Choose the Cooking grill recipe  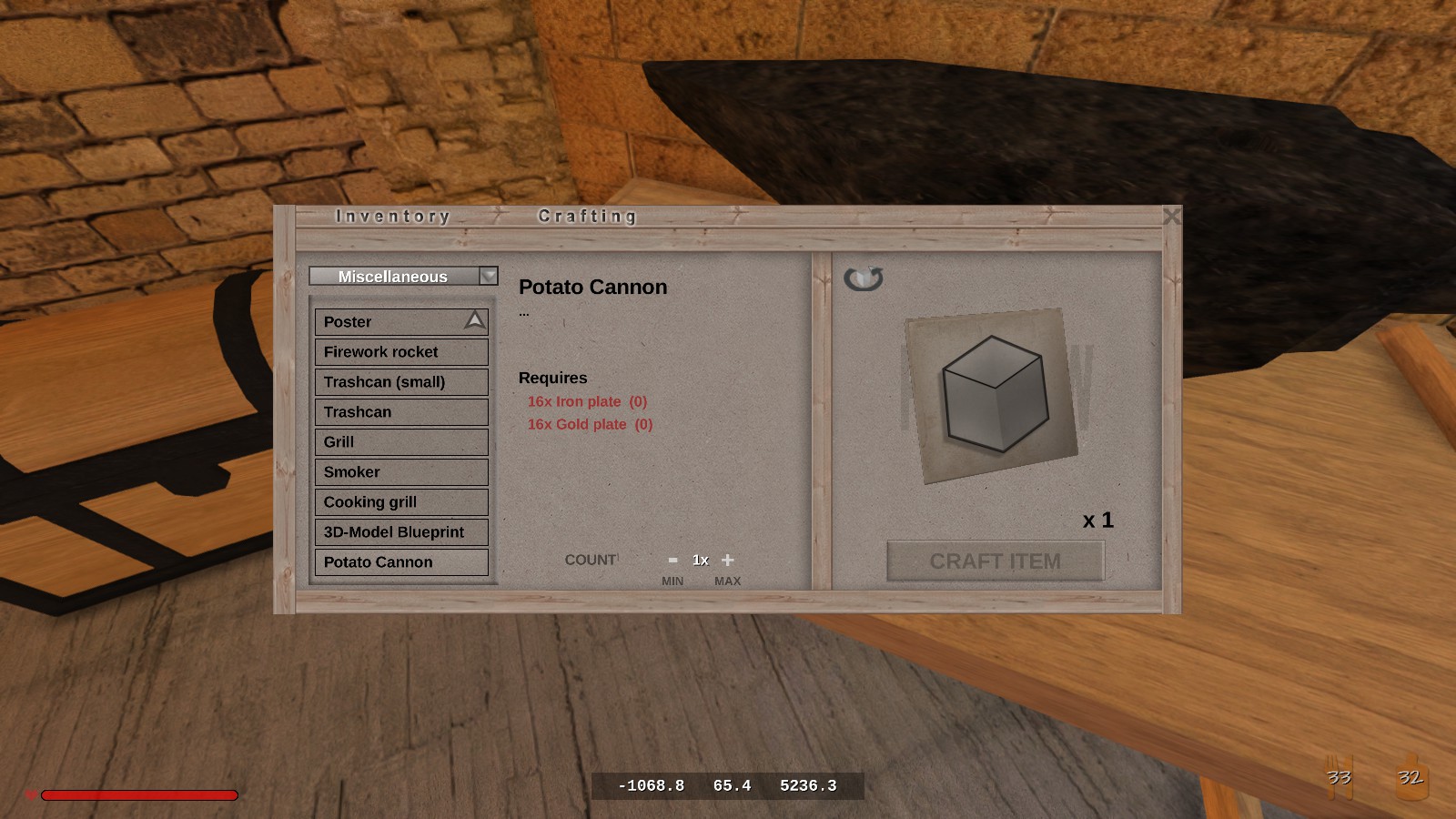(x=400, y=502)
